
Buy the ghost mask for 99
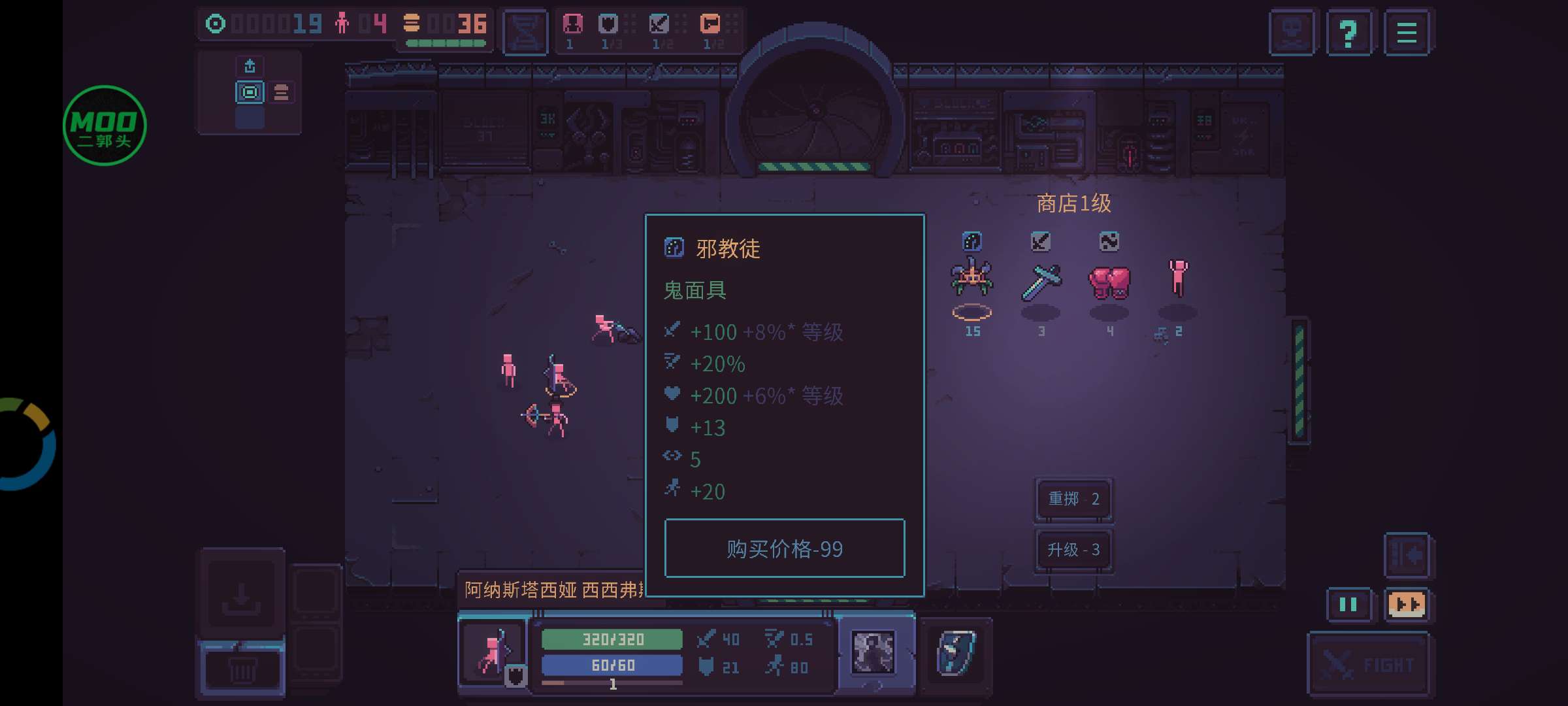(784, 548)
